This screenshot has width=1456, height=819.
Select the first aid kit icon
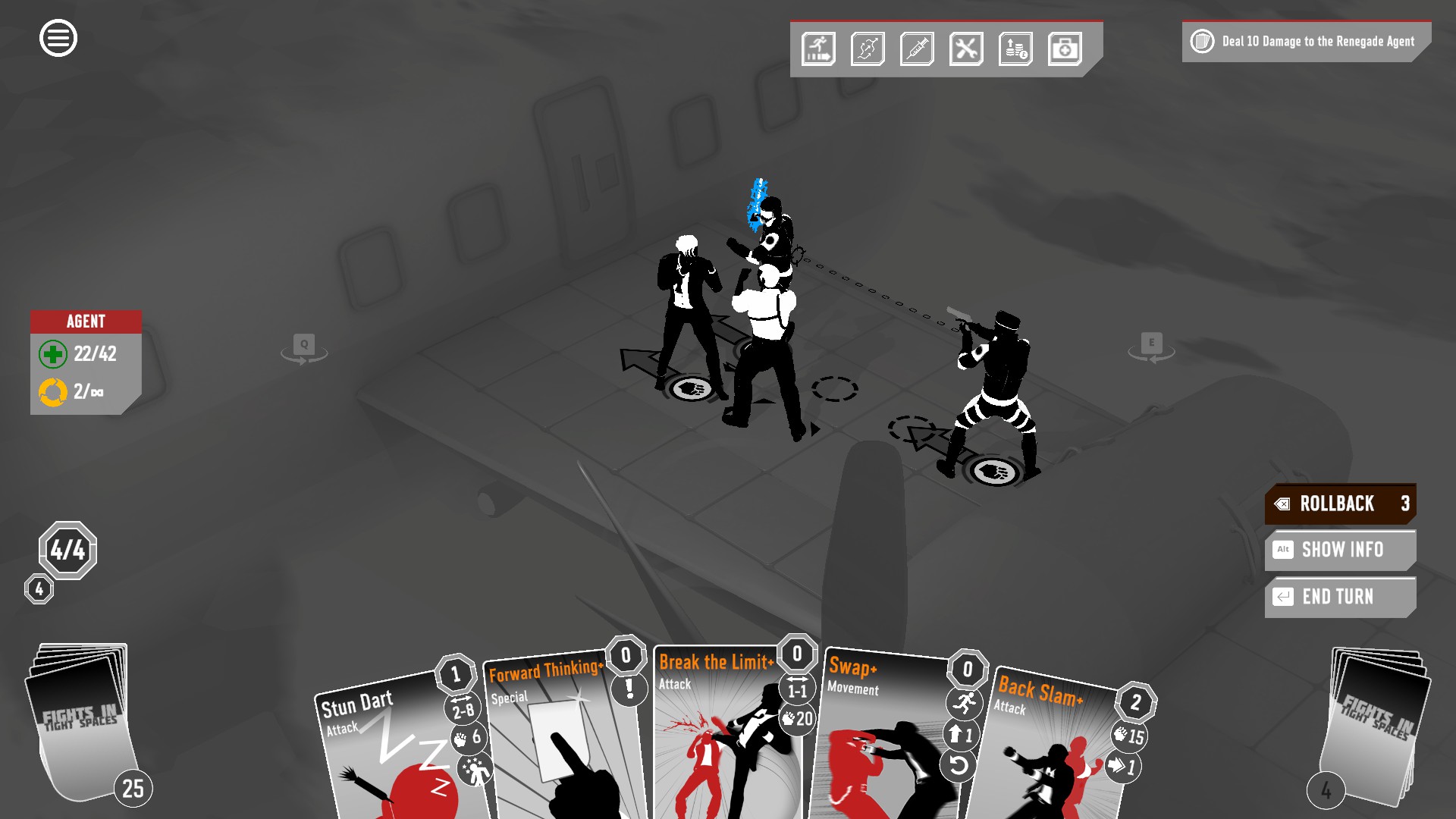pyautogui.click(x=1065, y=49)
